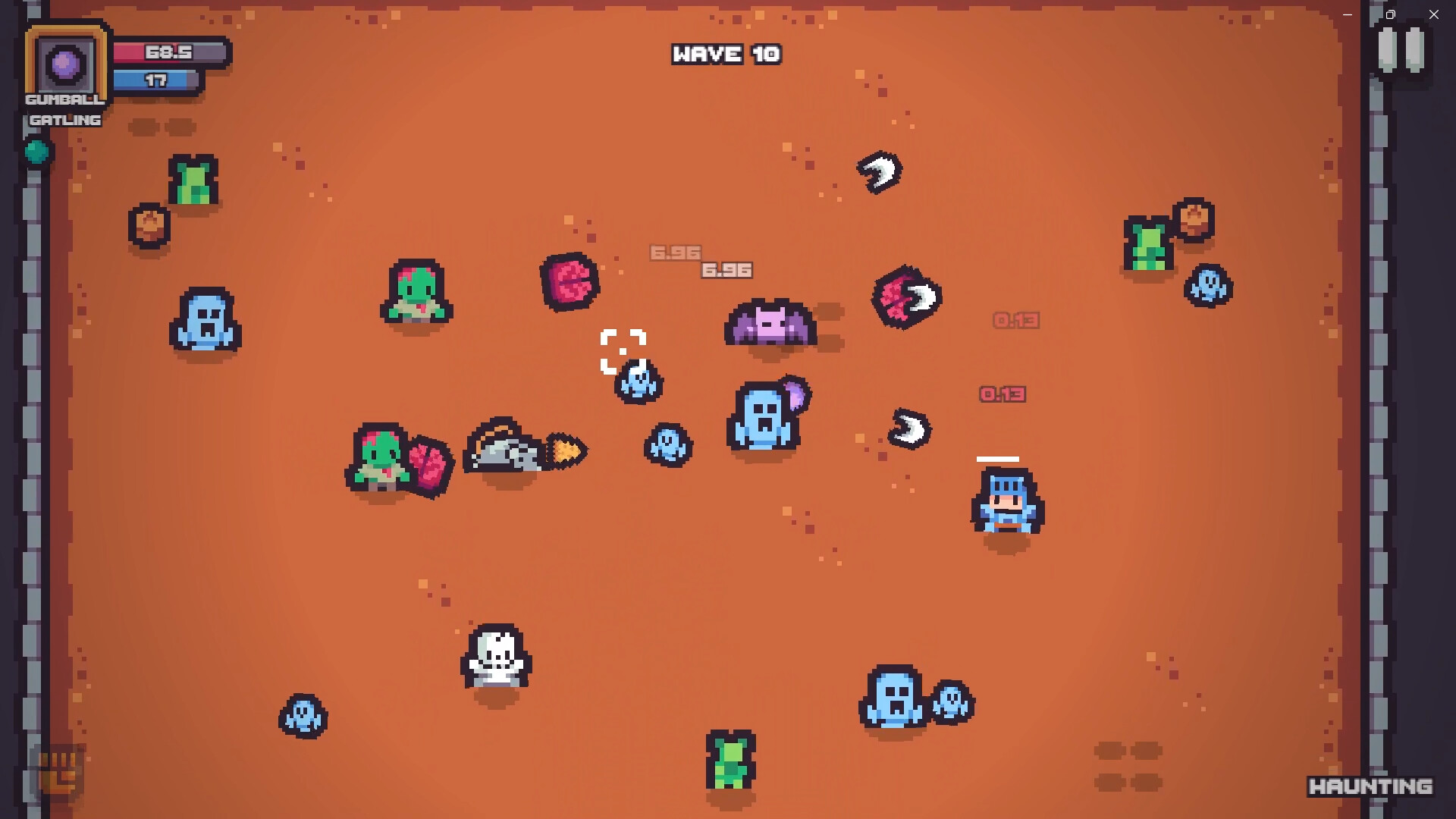Click the red health bar showing 68.5
Screen dimensions: 1456x819
click(x=167, y=53)
